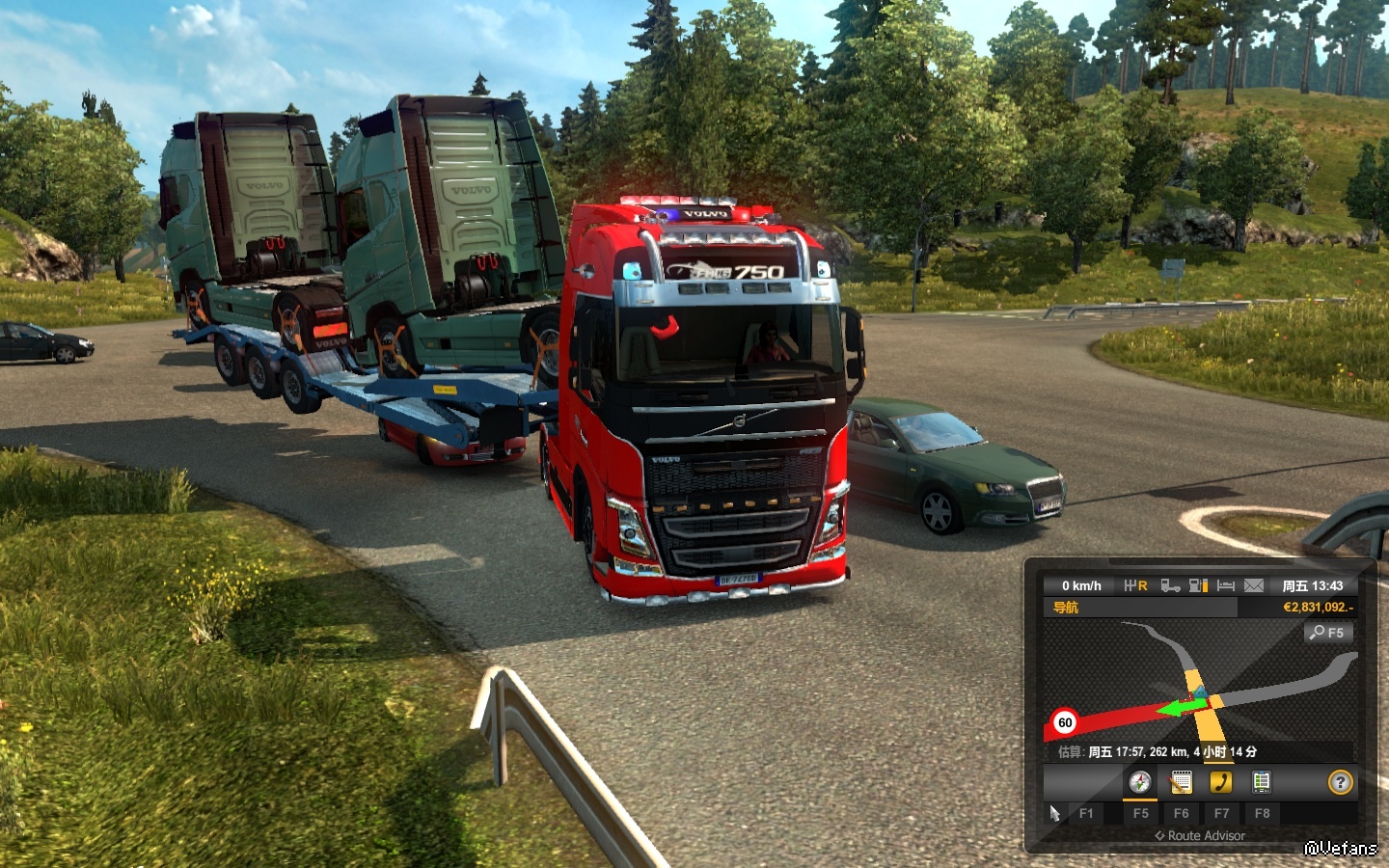Switch to the job notepad tab
1389x868 pixels.
(x=1181, y=782)
